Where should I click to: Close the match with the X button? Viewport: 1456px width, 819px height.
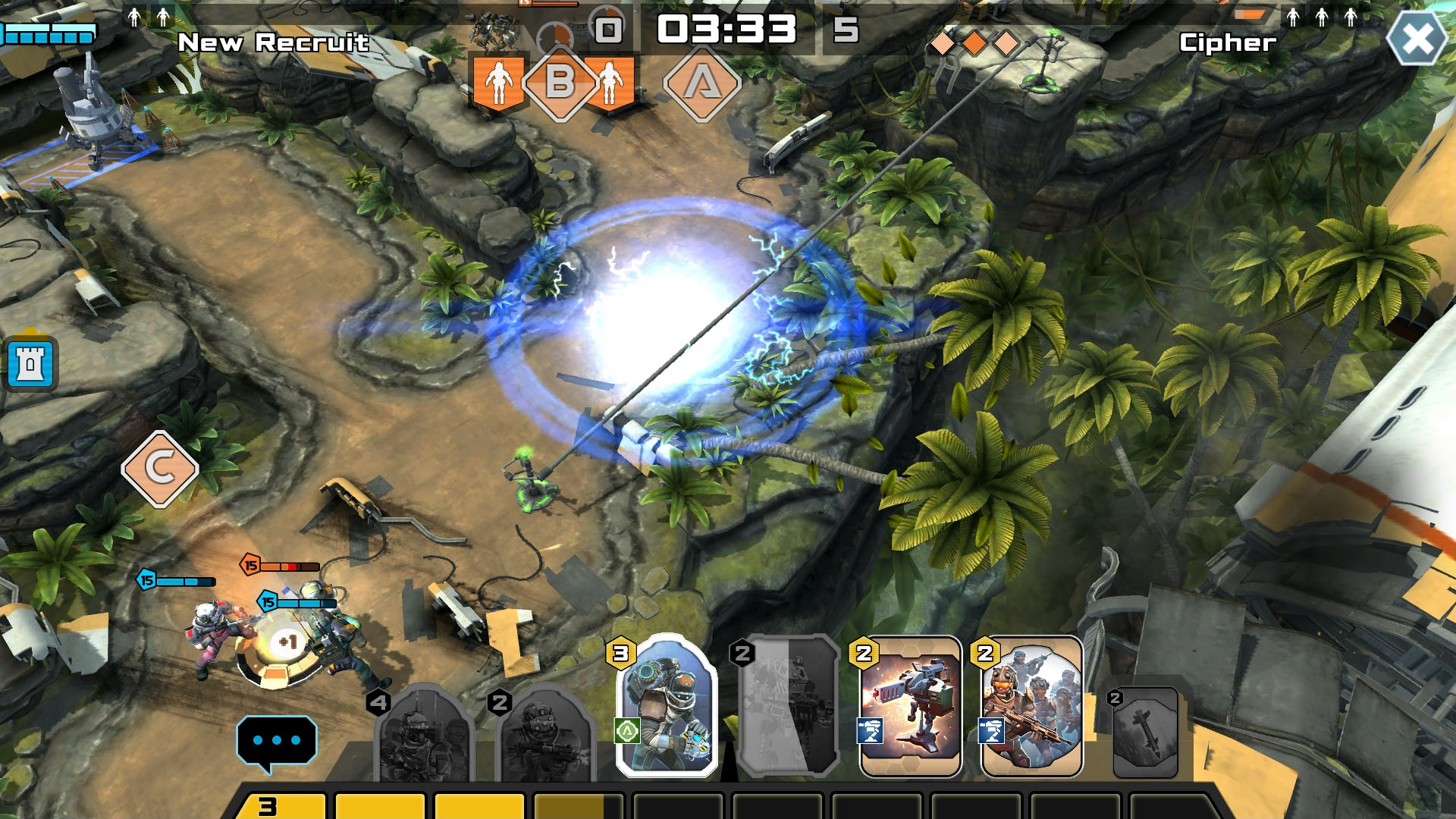click(x=1417, y=39)
